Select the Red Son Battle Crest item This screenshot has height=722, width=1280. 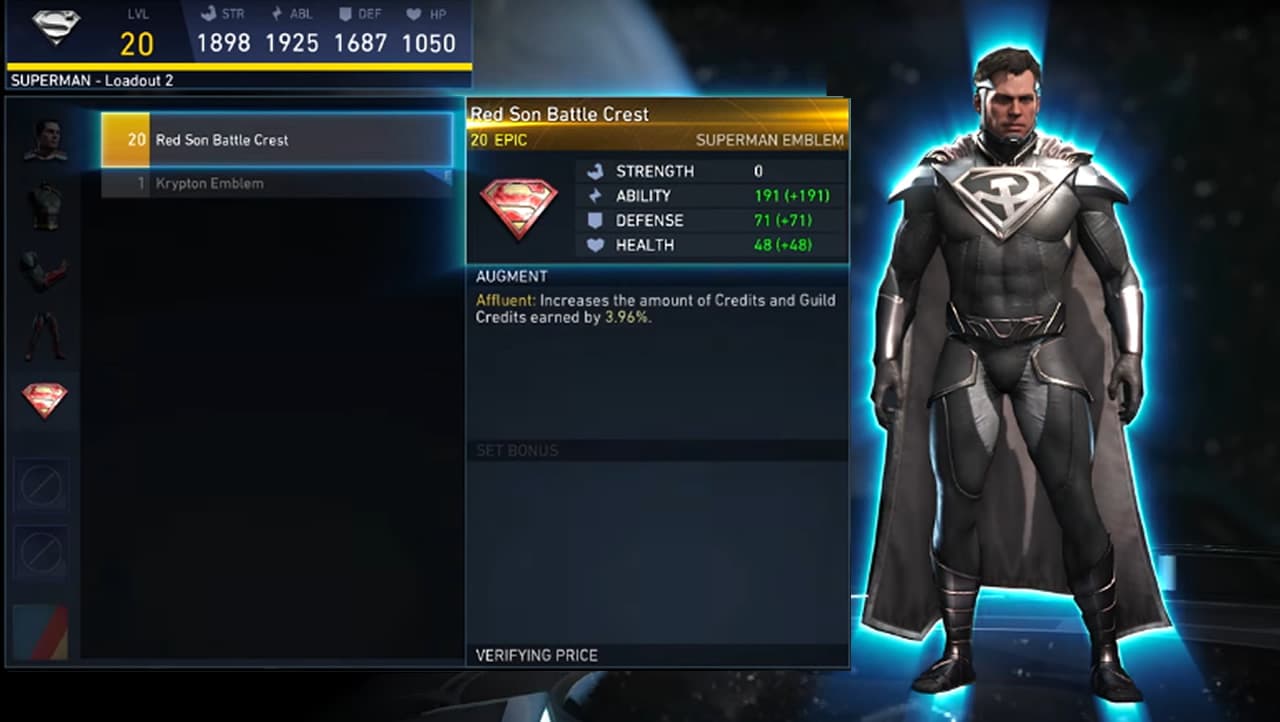[277, 140]
